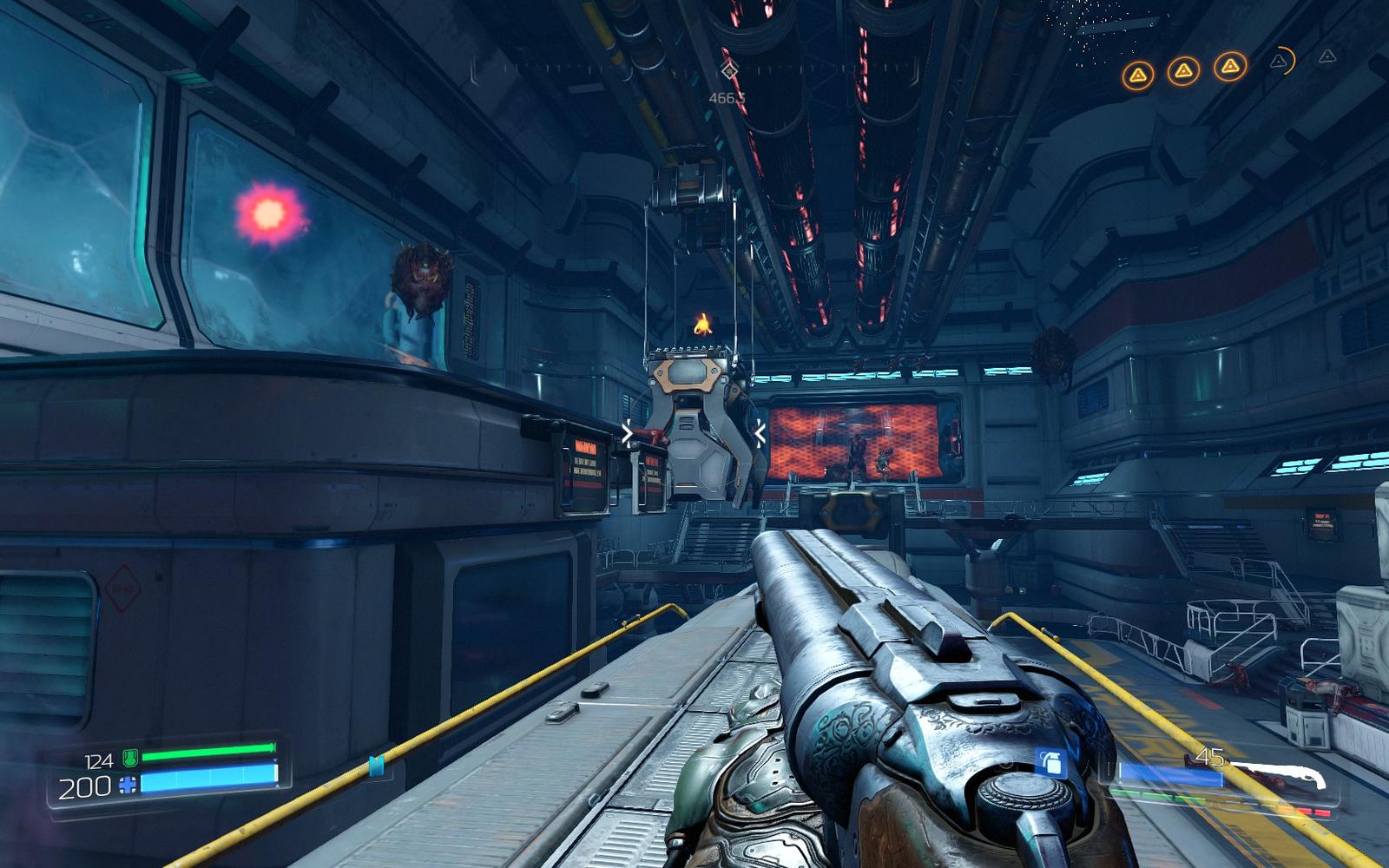Select the blue keycard icon

[x=377, y=765]
